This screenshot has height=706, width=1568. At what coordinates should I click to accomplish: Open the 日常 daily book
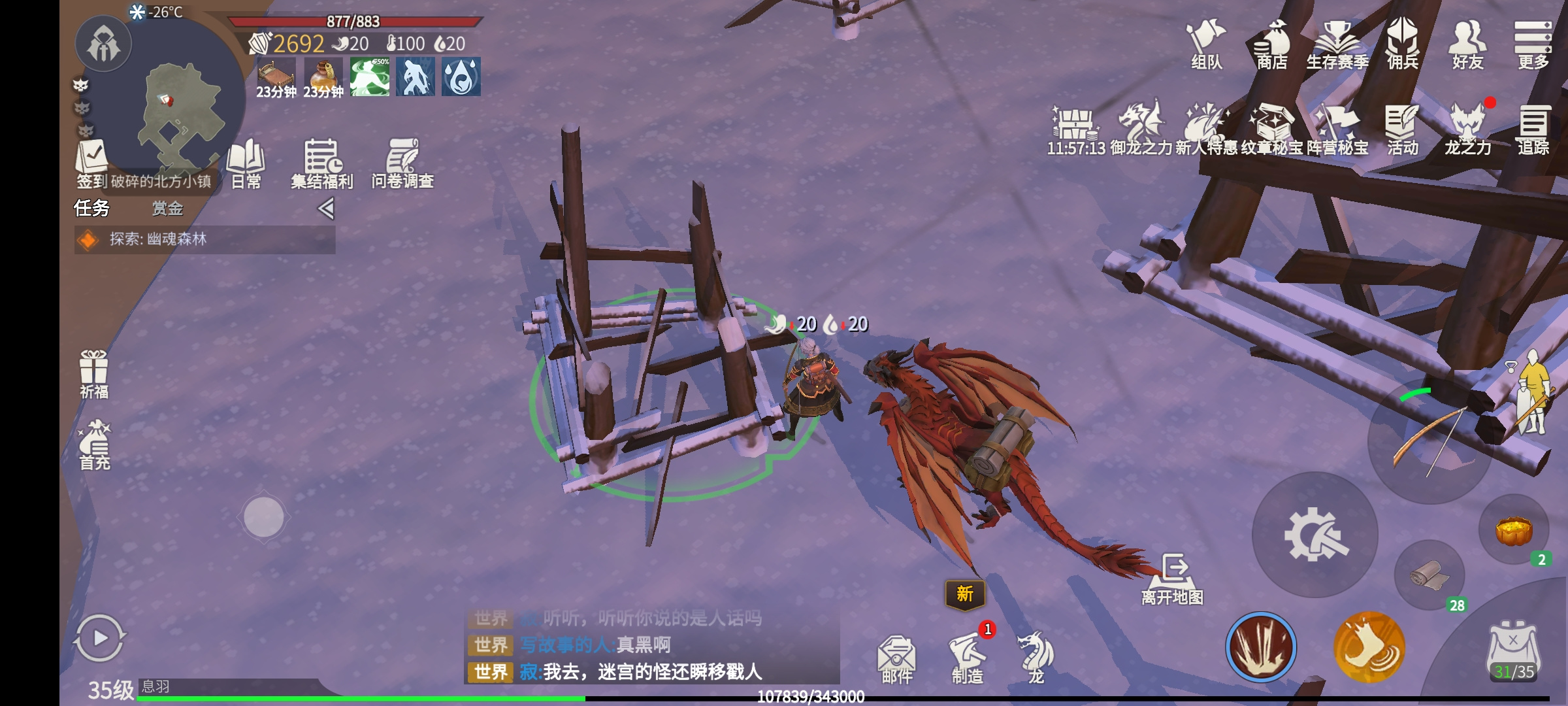tap(246, 163)
